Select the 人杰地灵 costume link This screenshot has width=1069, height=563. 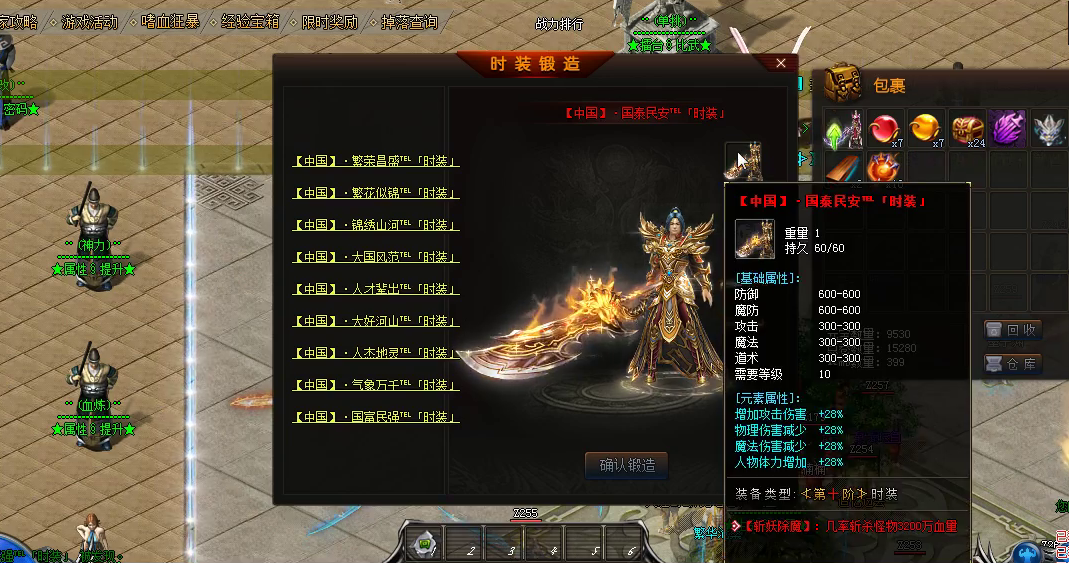pyautogui.click(x=376, y=353)
